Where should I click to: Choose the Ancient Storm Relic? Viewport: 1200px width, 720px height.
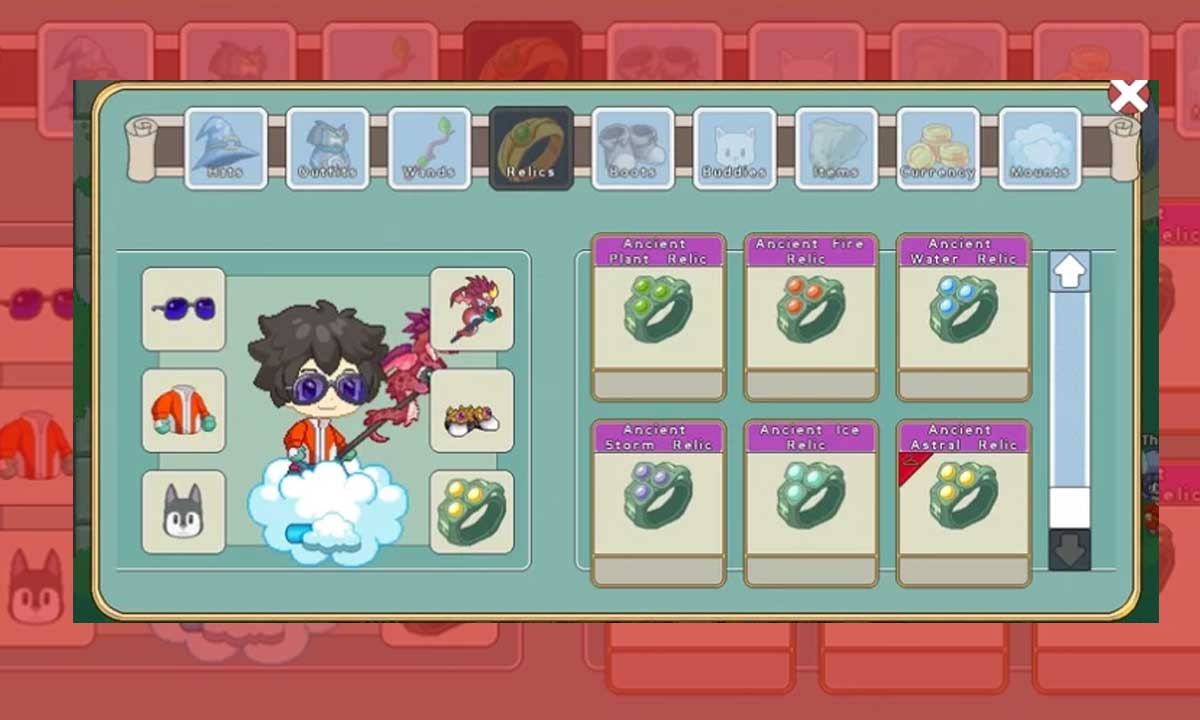(658, 502)
